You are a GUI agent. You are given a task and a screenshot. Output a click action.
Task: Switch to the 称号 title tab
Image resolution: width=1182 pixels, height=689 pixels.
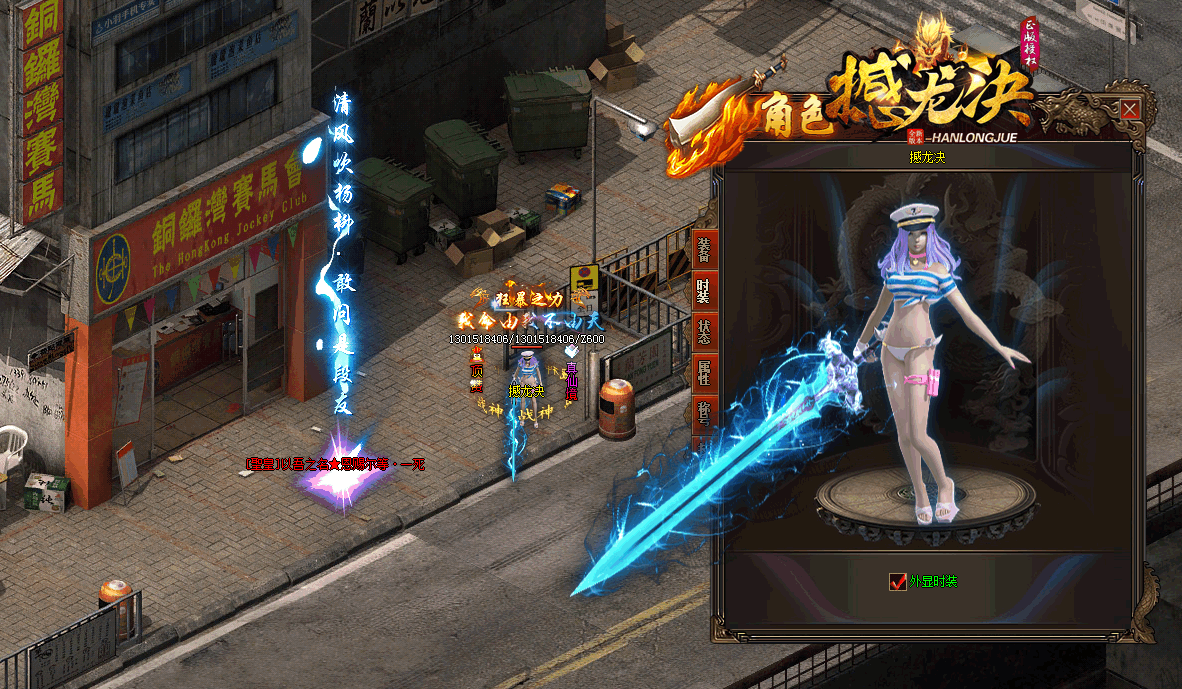(703, 414)
